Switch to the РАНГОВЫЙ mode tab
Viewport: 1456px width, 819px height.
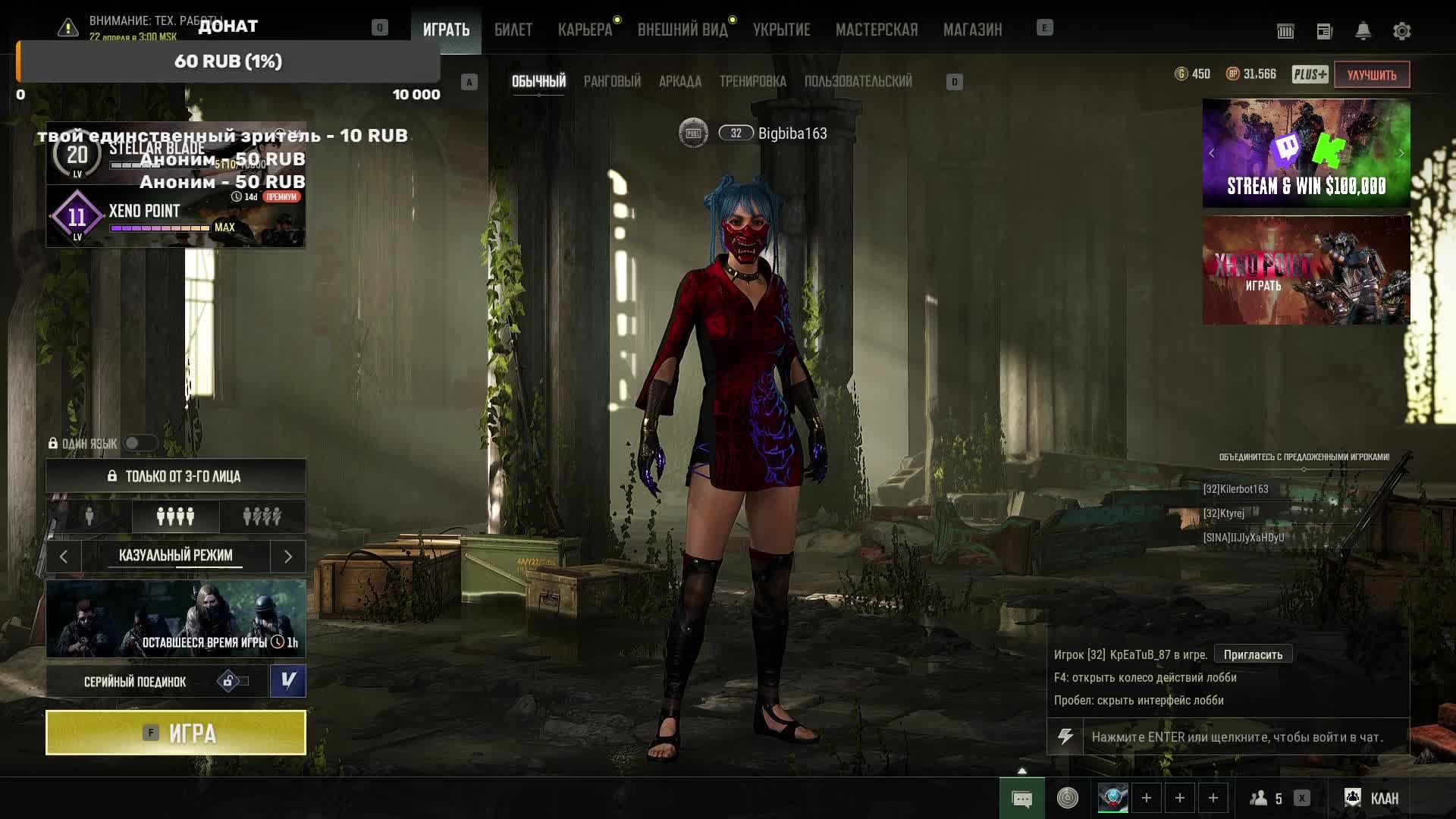click(612, 81)
